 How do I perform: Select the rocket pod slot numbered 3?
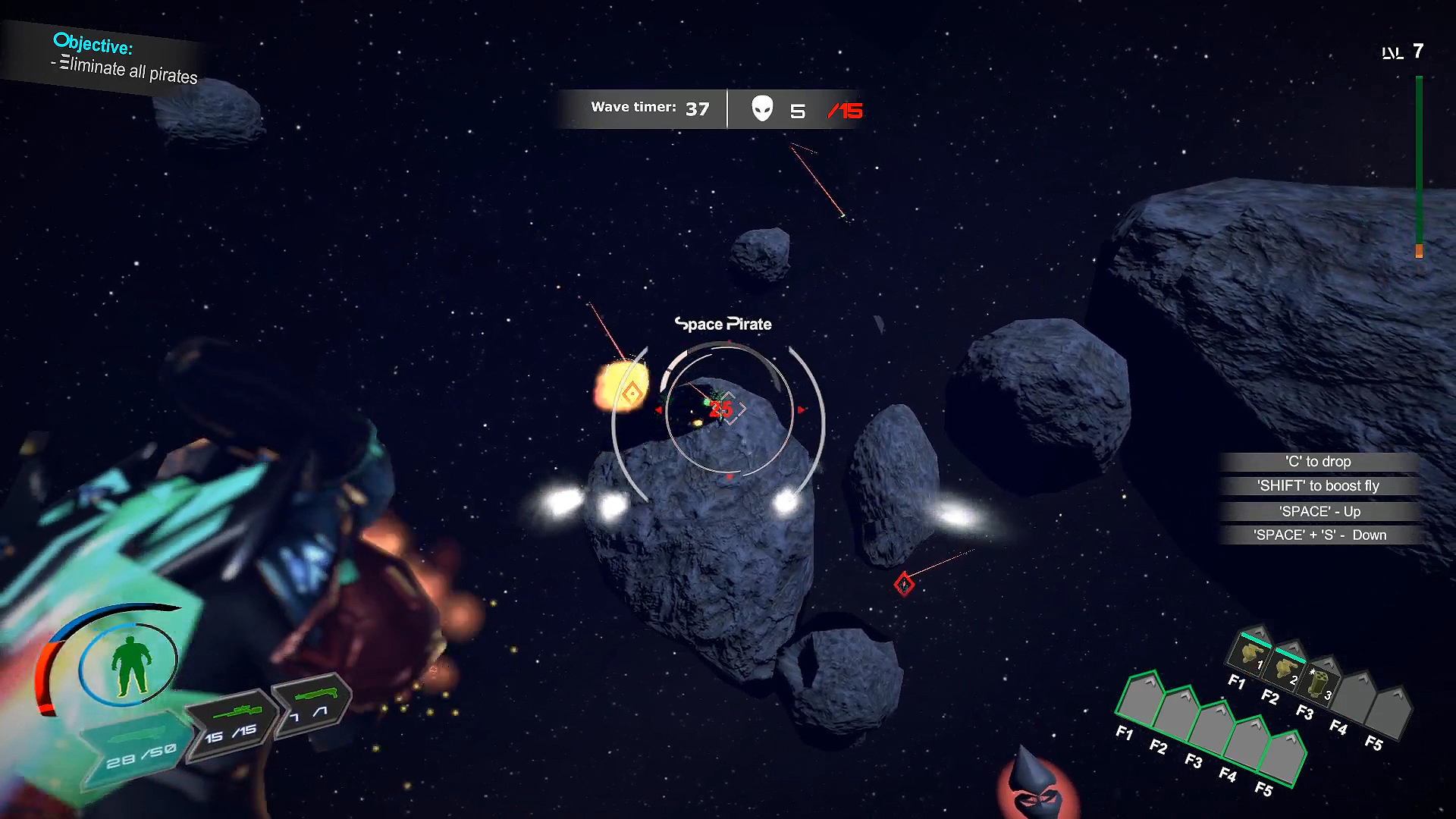point(1320,682)
